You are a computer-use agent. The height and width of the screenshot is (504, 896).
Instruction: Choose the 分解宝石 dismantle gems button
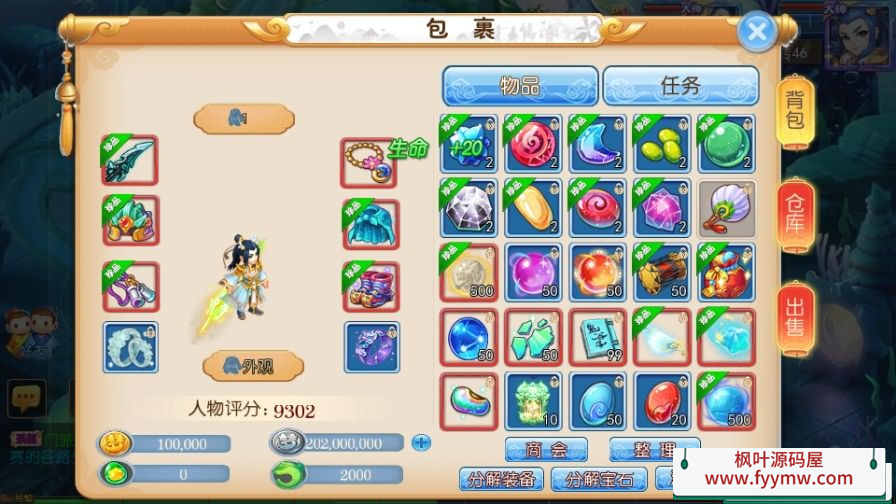[x=599, y=479]
